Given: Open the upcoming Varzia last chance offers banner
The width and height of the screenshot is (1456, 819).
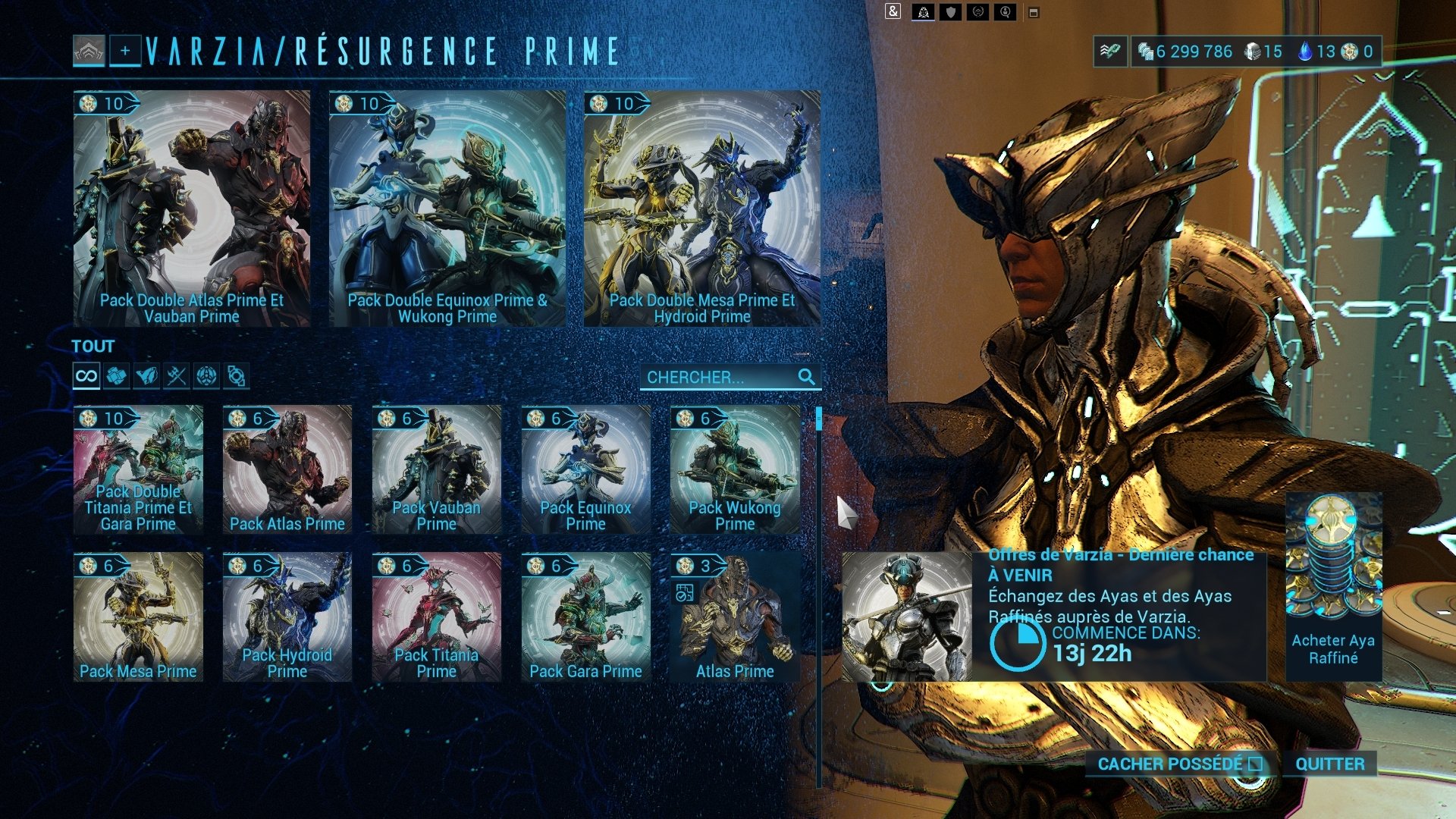Looking at the screenshot, I should [1053, 616].
